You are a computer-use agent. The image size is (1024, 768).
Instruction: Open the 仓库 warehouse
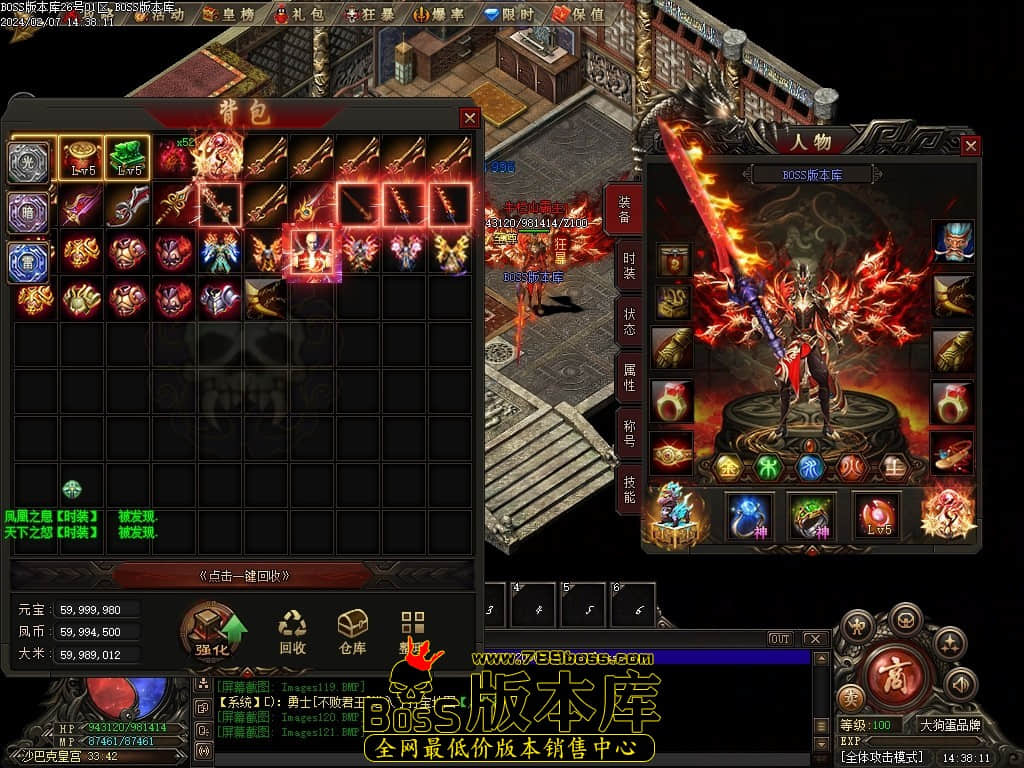pyautogui.click(x=352, y=633)
